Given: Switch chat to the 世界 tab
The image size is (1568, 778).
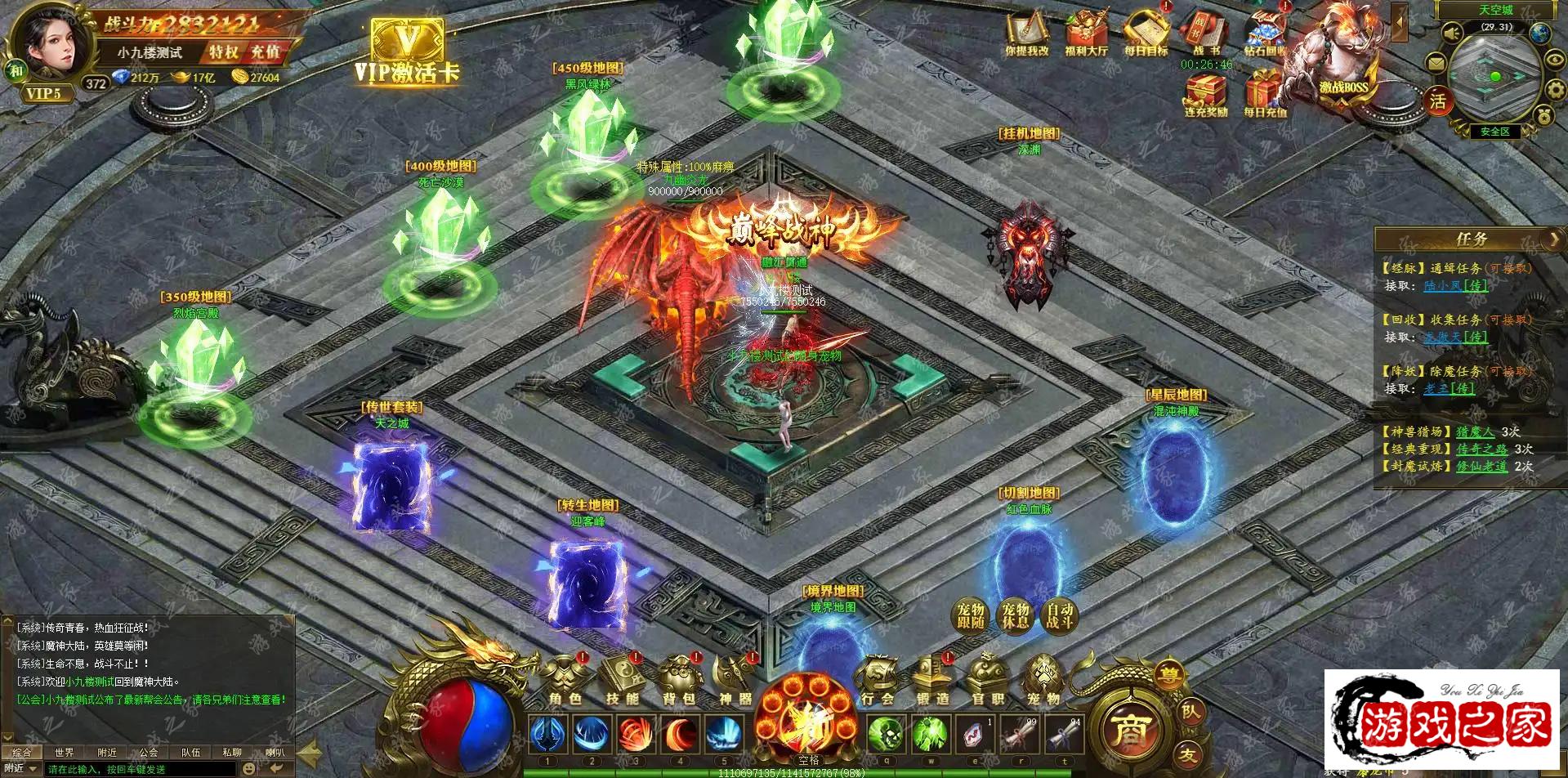Looking at the screenshot, I should click(x=65, y=752).
